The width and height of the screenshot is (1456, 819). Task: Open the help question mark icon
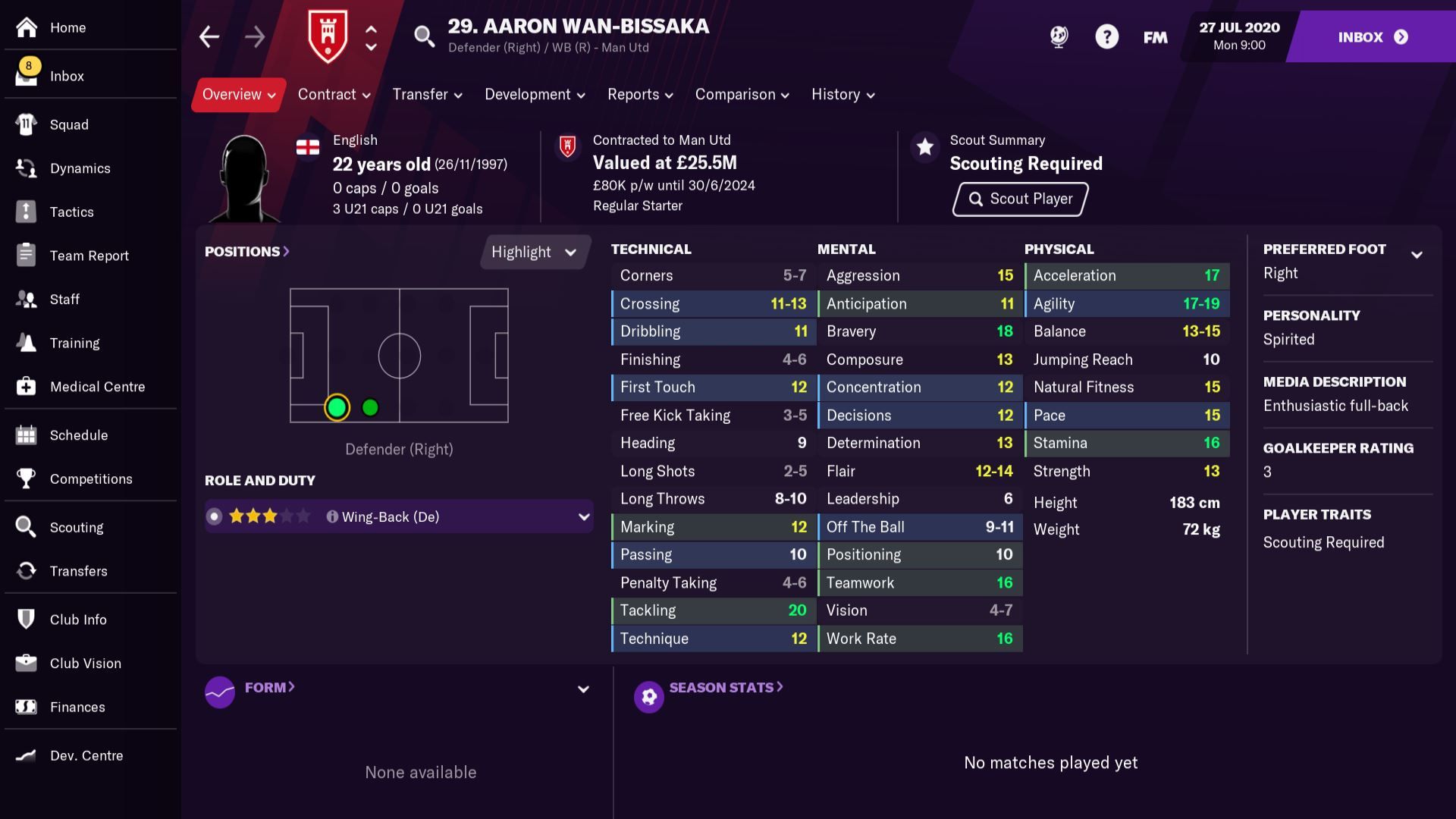pyautogui.click(x=1106, y=36)
